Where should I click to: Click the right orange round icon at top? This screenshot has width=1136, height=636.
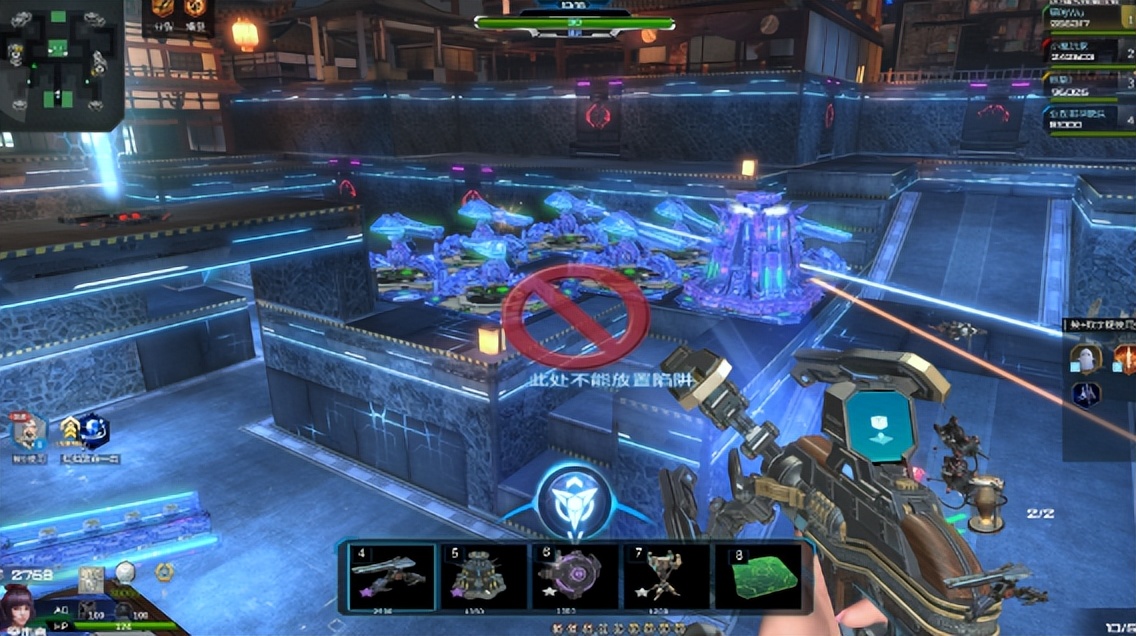click(x=196, y=10)
